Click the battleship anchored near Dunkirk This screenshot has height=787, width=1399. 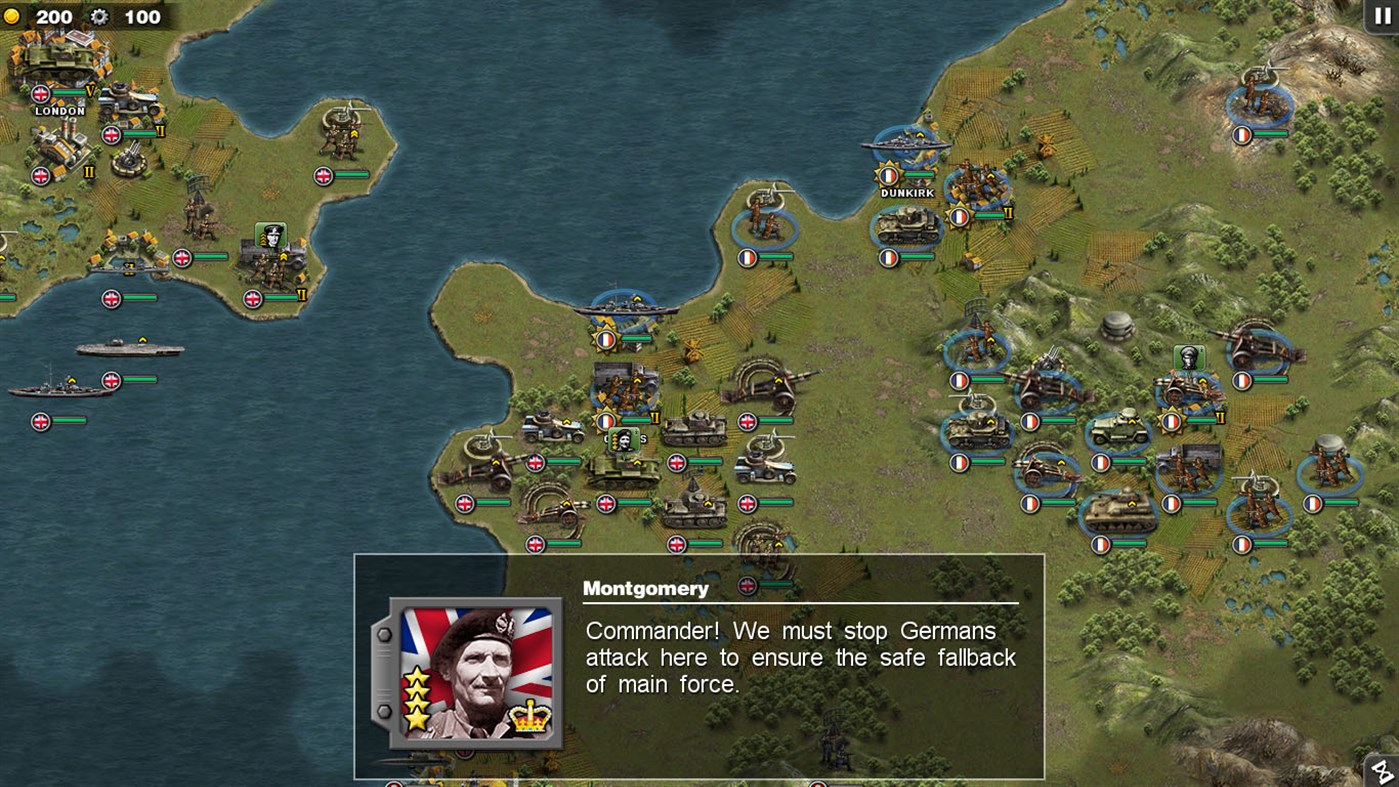[905, 146]
